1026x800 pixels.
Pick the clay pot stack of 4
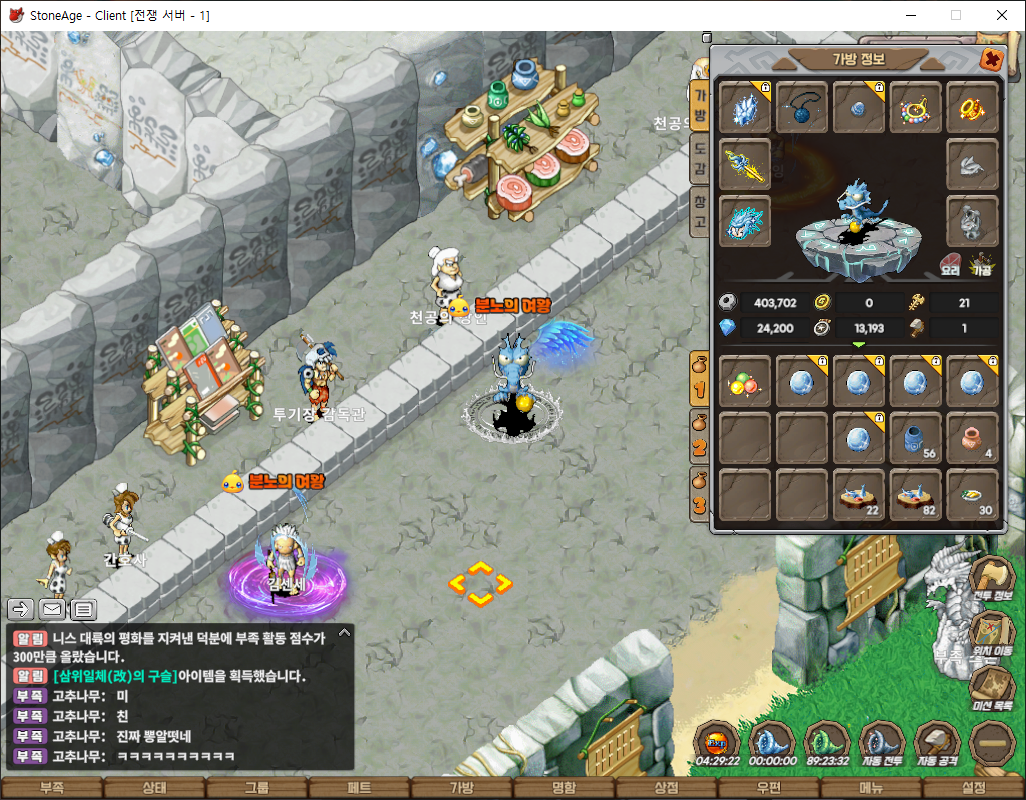972,438
